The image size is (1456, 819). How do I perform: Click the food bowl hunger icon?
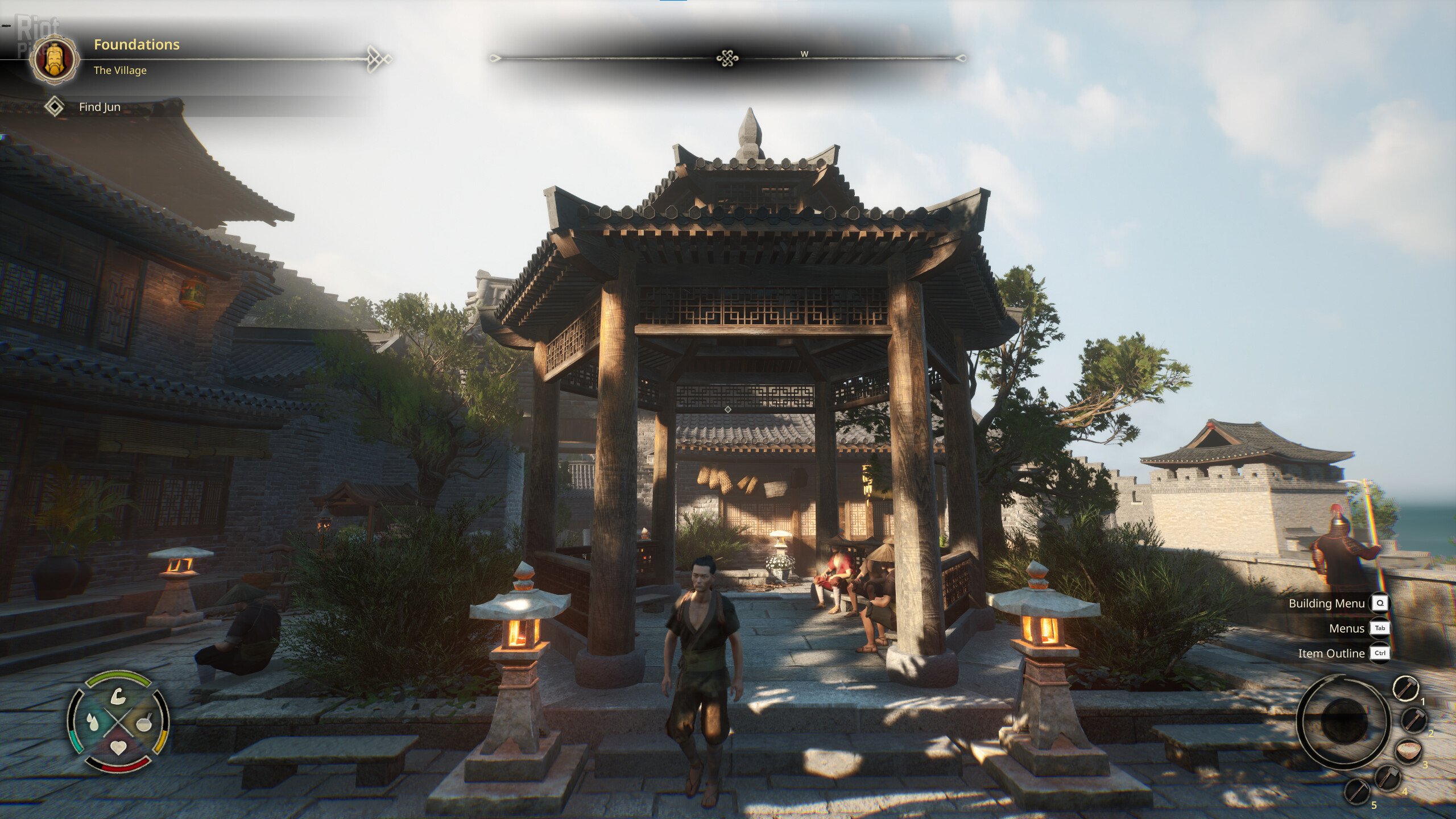[x=143, y=722]
